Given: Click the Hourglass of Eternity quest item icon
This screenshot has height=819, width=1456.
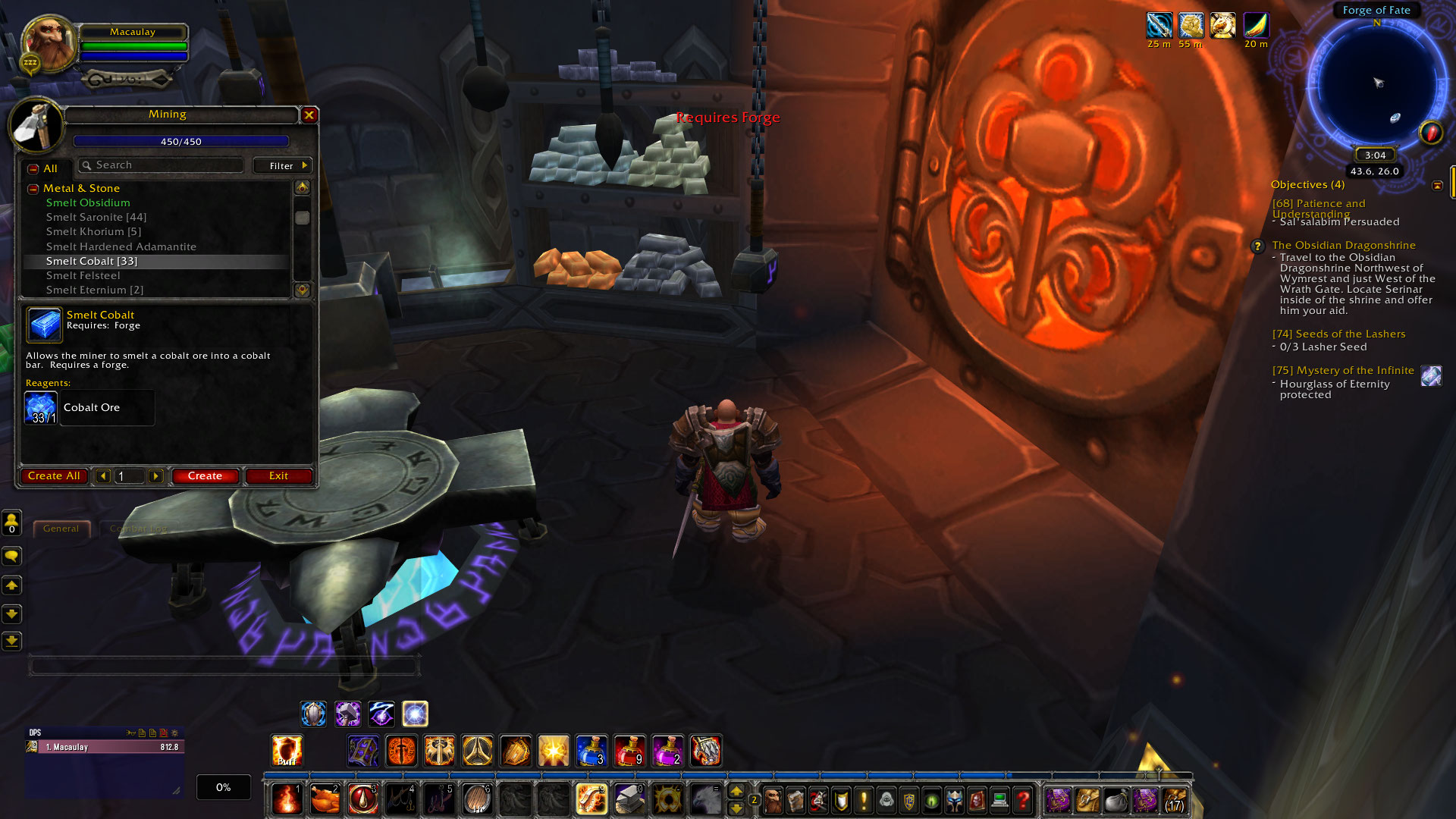Looking at the screenshot, I should pos(1431,376).
